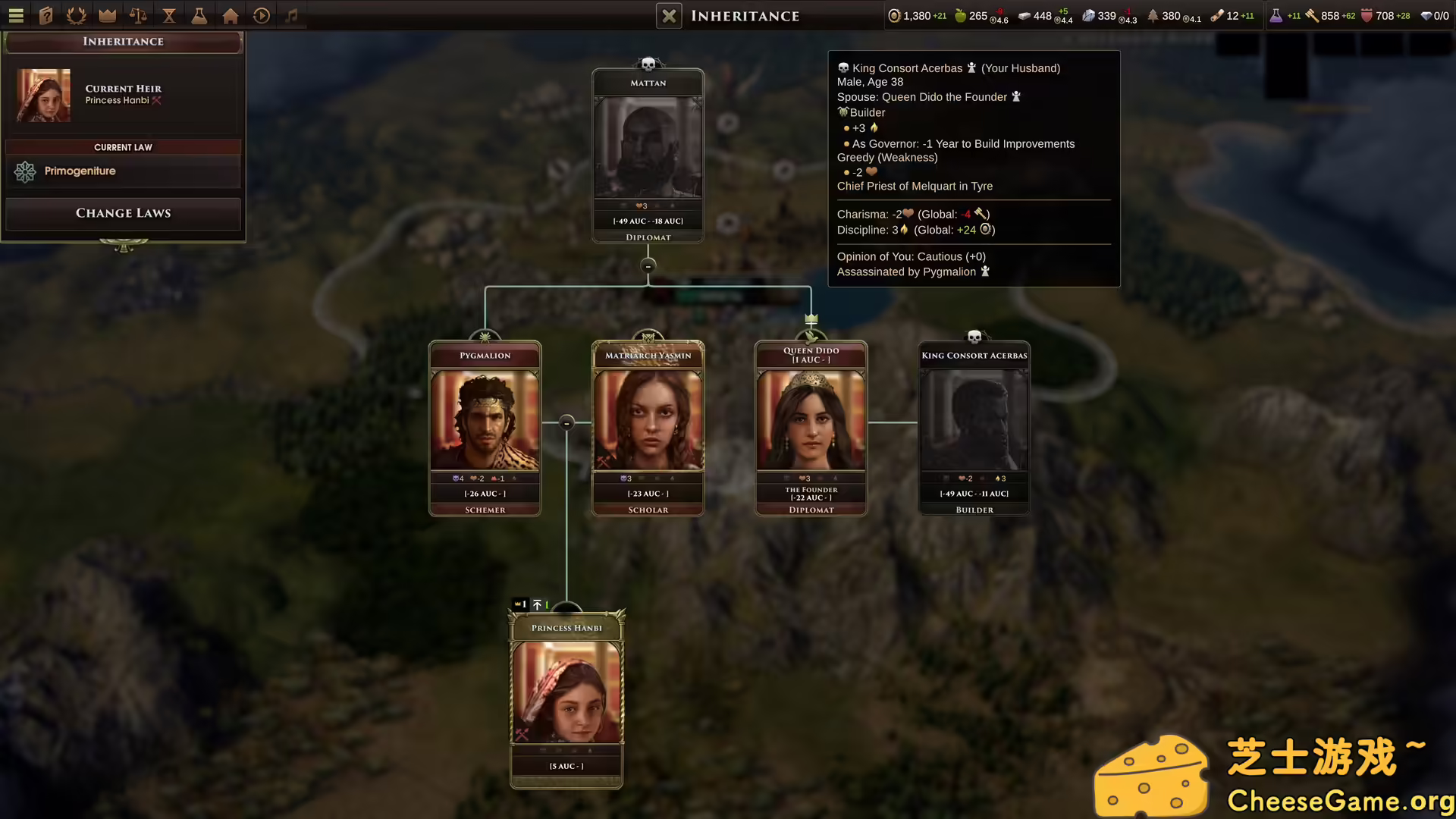Click the circular replay play icon
The width and height of the screenshot is (1456, 819).
coord(262,15)
